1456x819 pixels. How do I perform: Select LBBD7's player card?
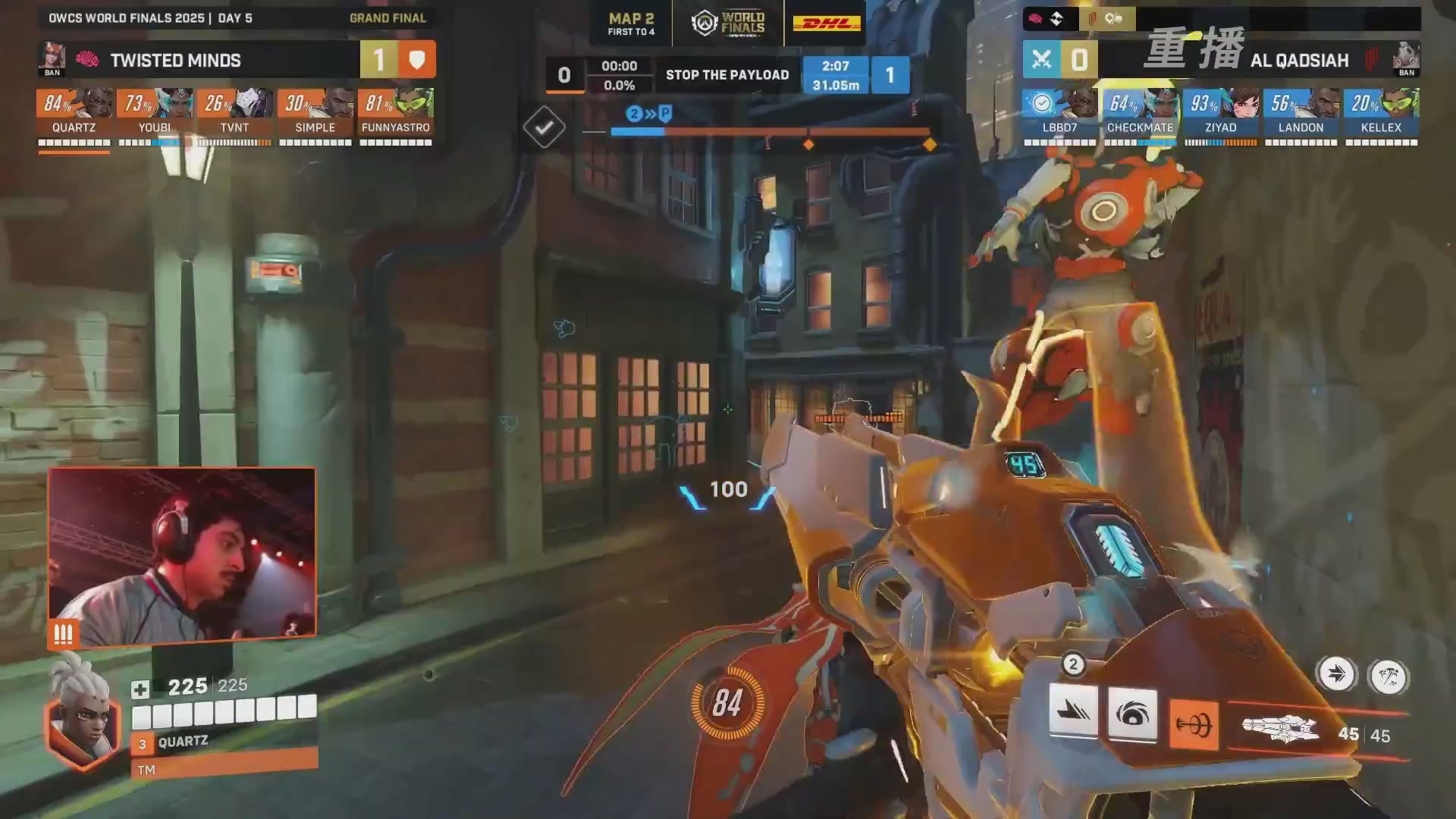point(1059,112)
